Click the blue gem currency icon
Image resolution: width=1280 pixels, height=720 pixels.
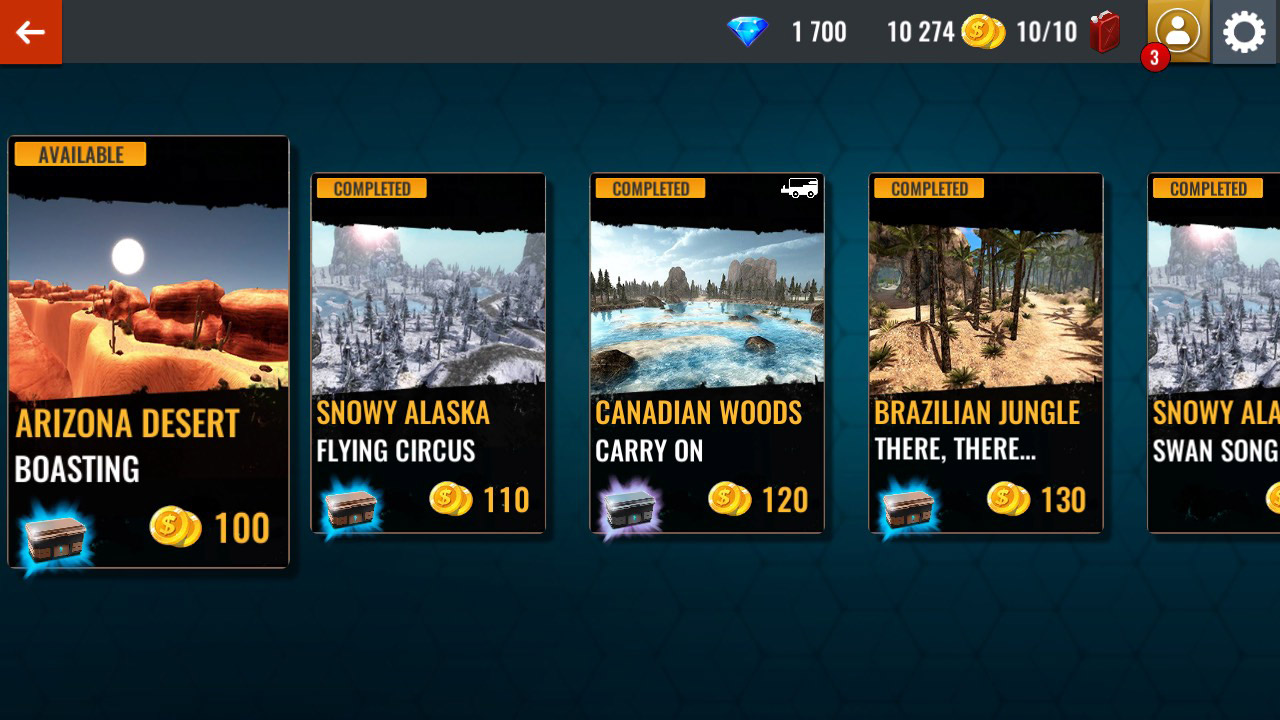[747, 32]
